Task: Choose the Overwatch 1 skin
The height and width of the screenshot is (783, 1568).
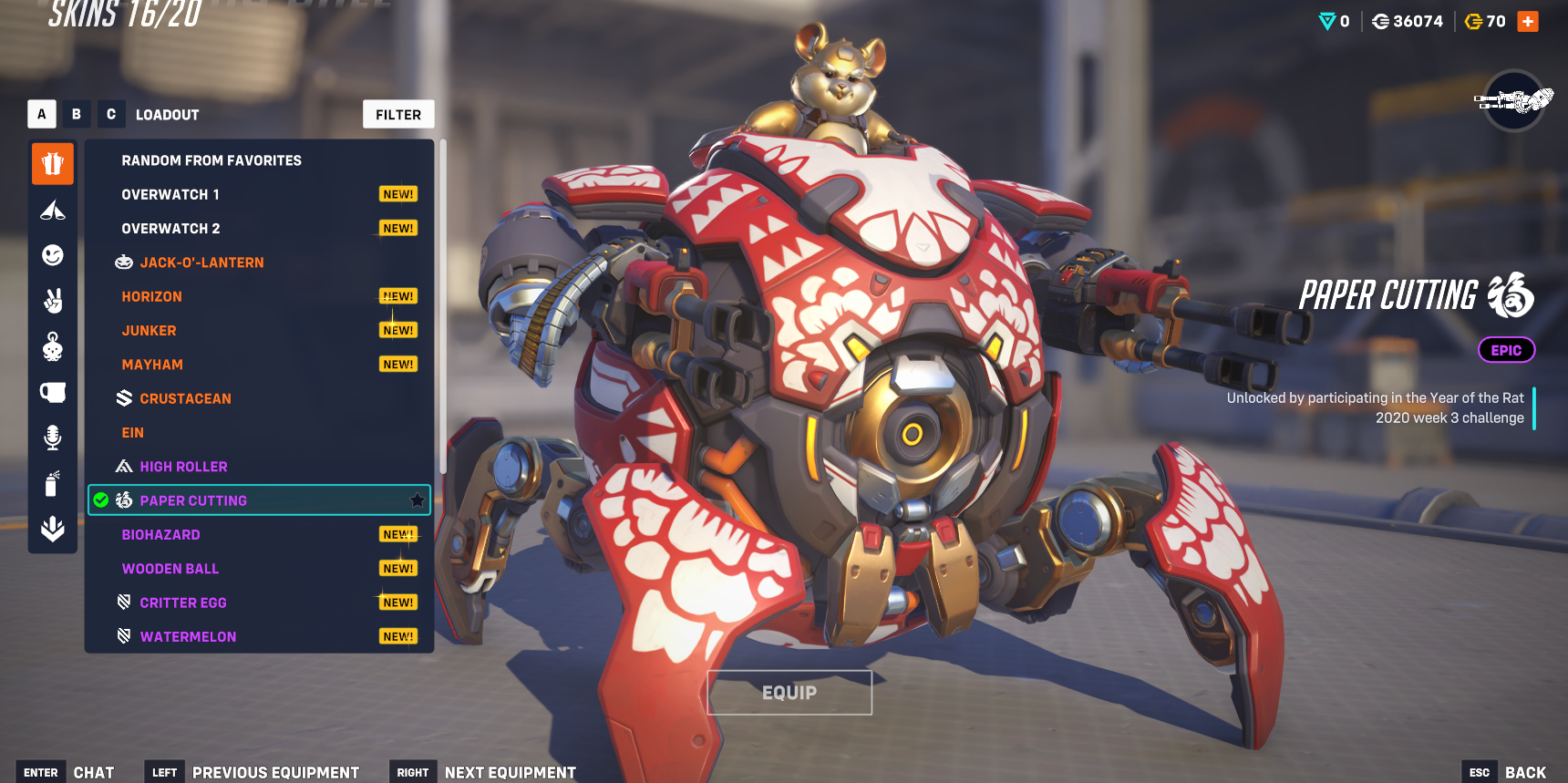Action: point(170,194)
